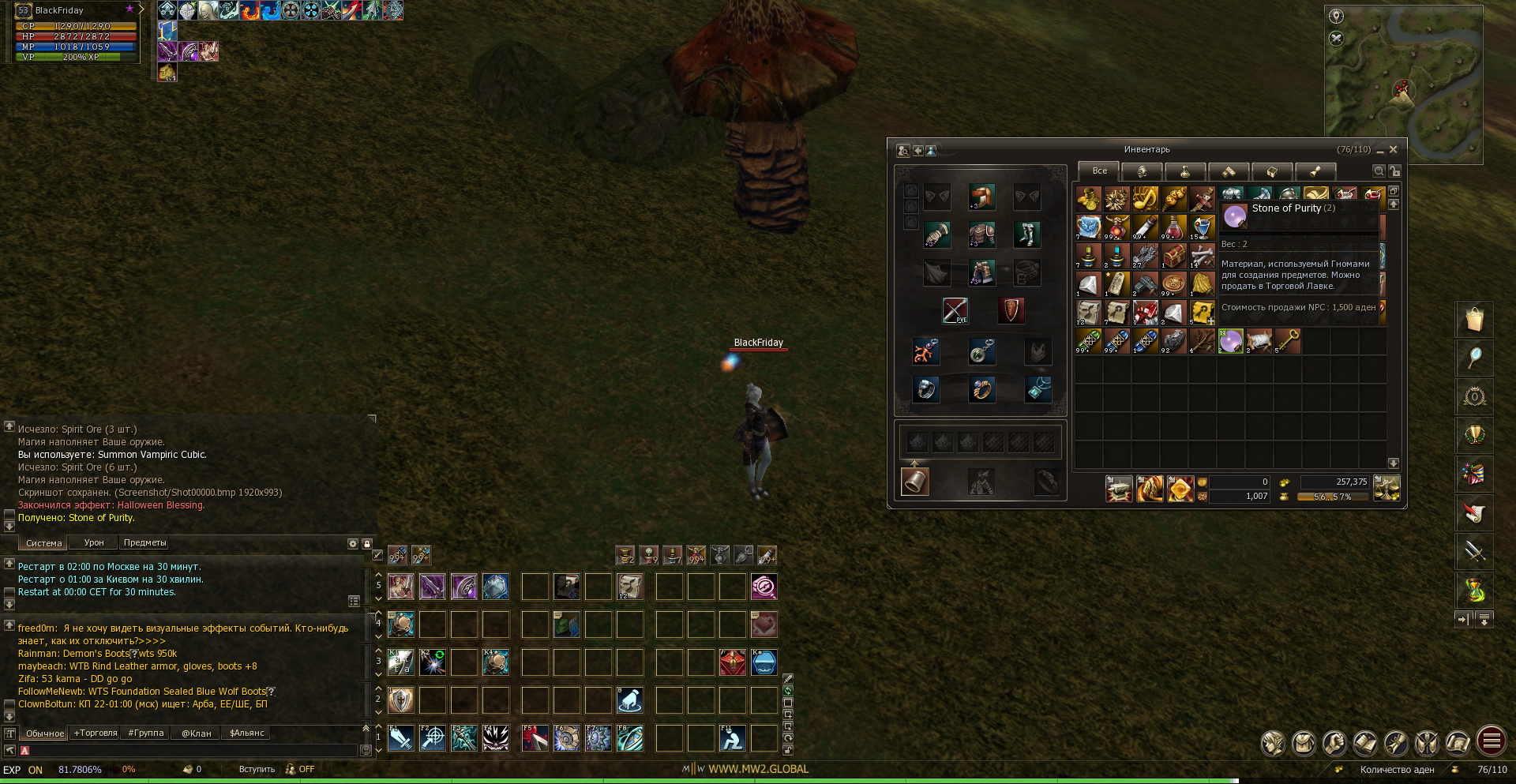Select the Stone of Purity item
1516x784 pixels.
1231,341
